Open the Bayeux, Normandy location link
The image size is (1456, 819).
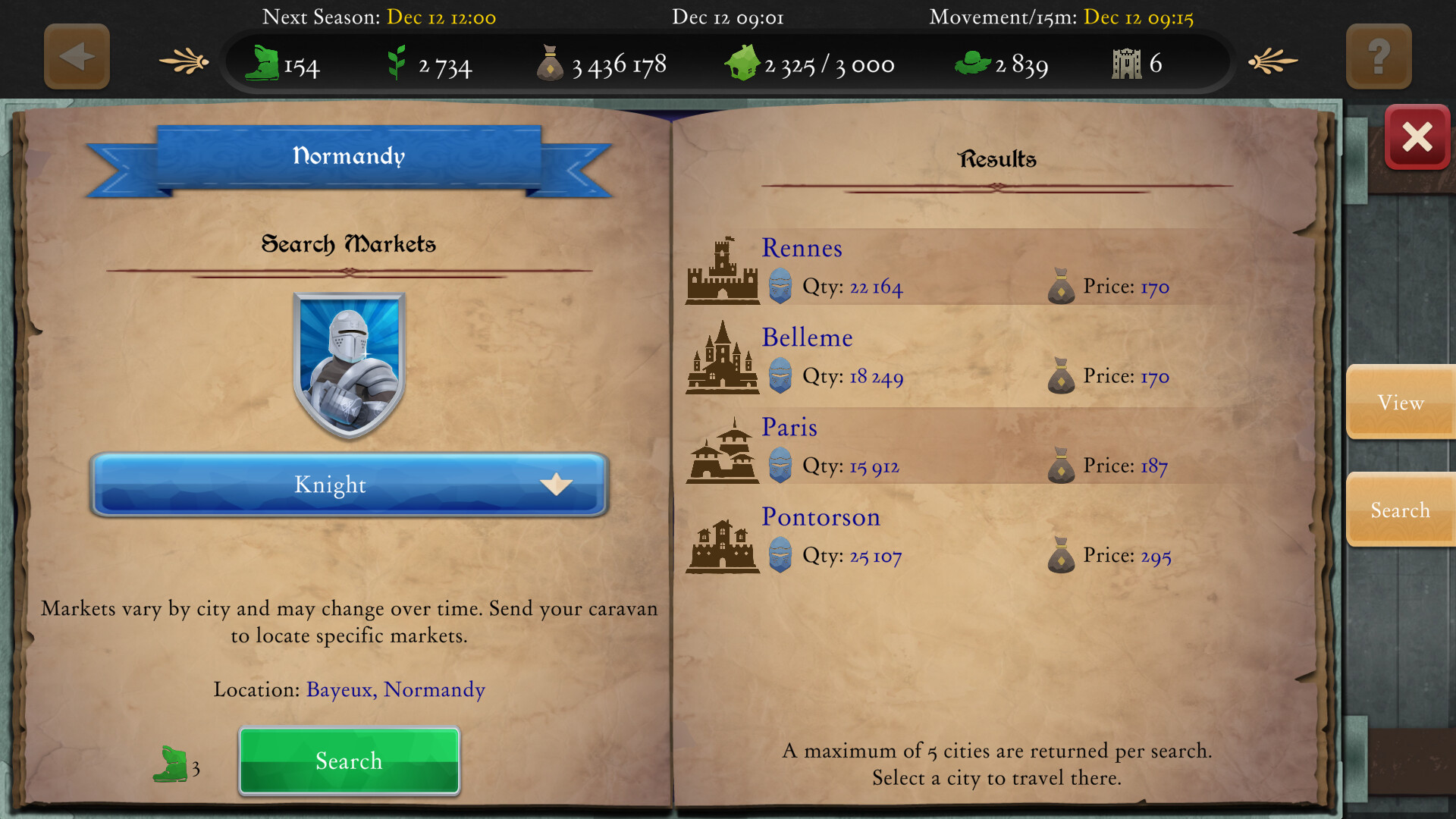tap(395, 689)
